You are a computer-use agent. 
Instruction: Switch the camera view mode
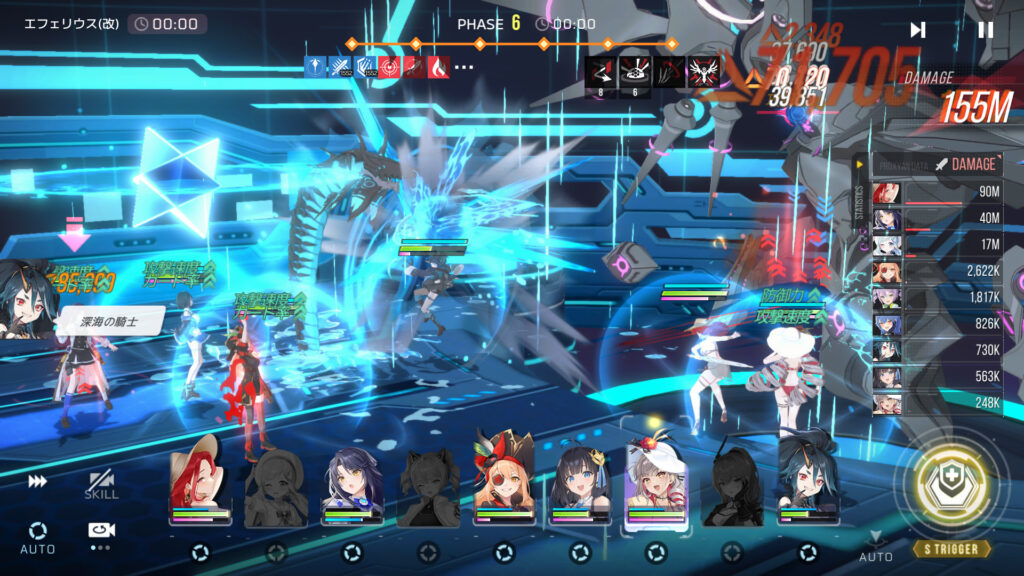tap(101, 531)
